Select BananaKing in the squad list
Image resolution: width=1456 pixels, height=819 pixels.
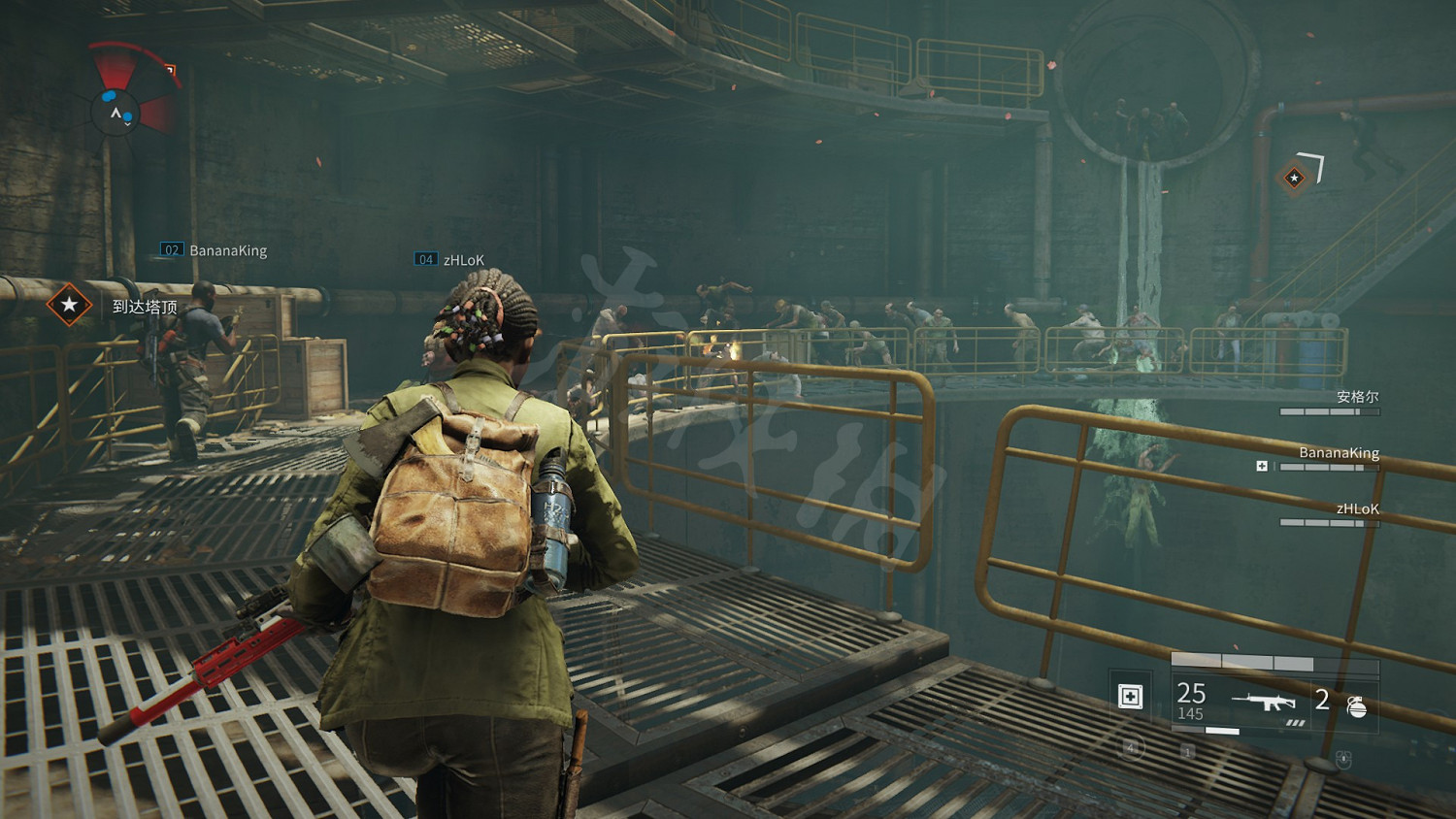(1339, 453)
